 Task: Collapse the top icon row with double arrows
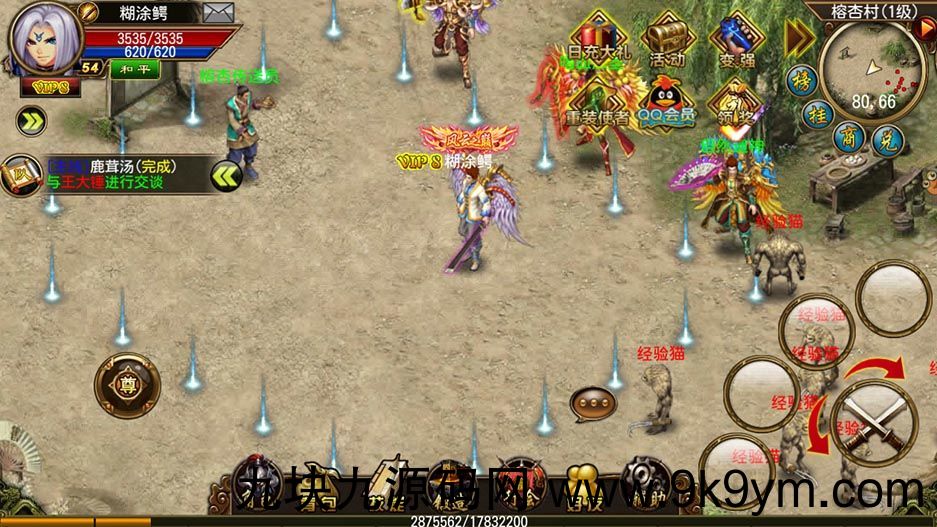coord(799,37)
